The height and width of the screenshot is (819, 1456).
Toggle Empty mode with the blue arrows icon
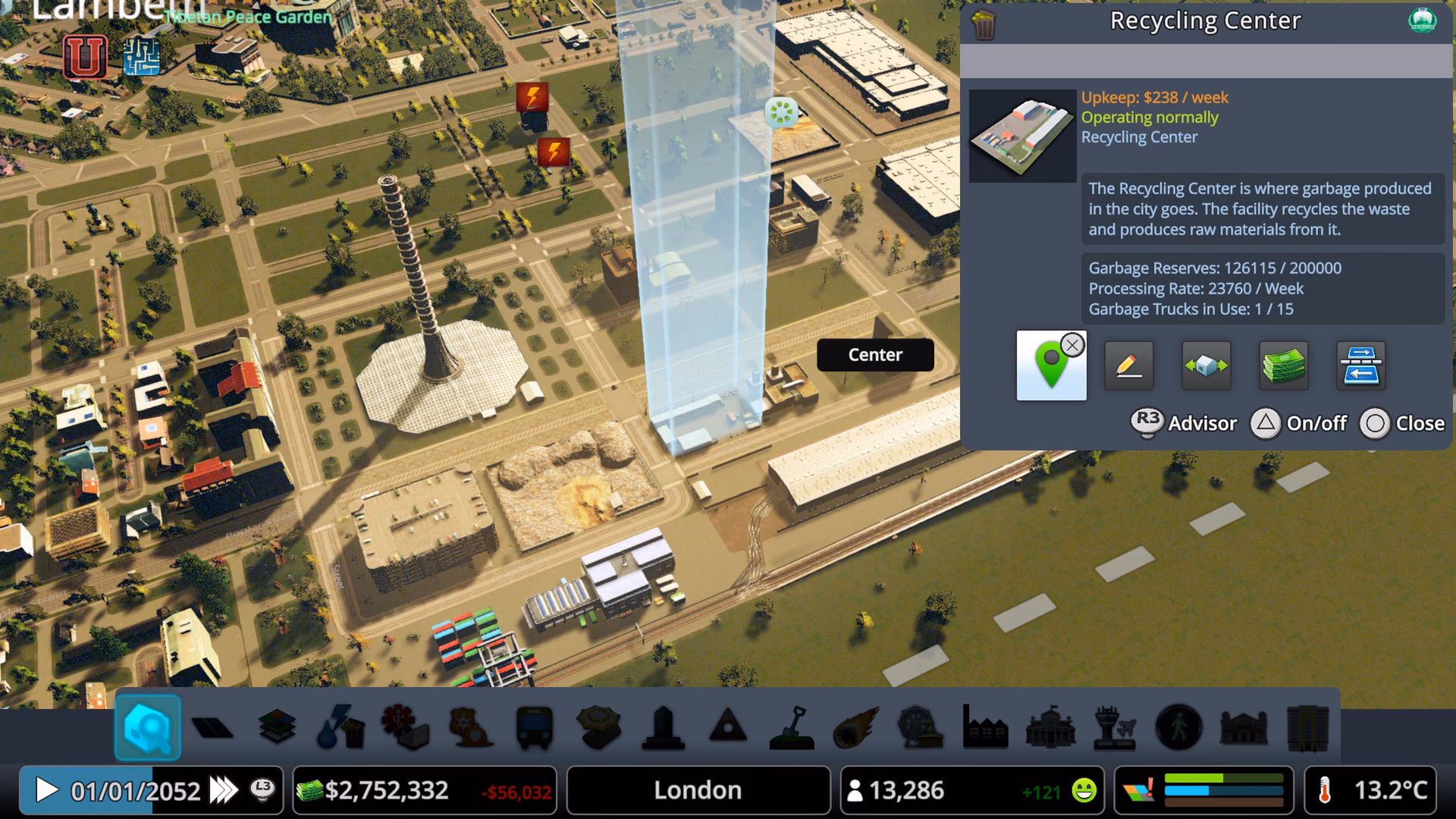(x=1361, y=366)
